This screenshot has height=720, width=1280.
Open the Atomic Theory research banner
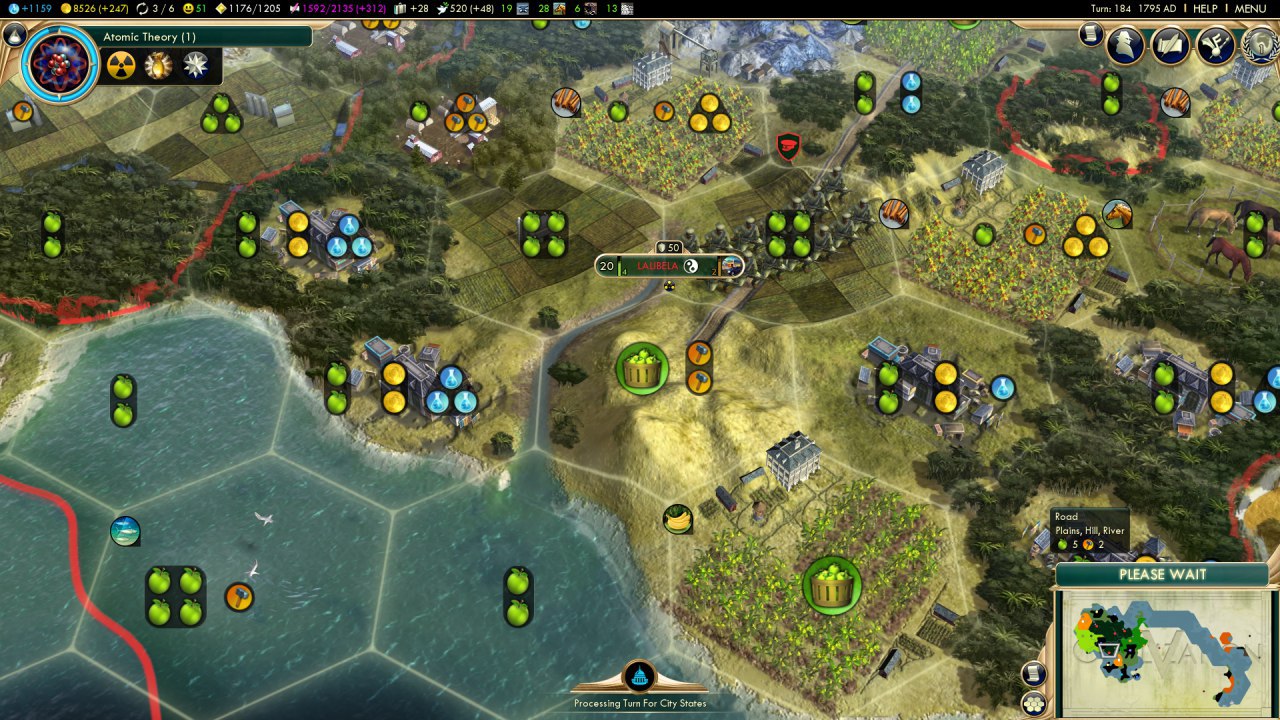pyautogui.click(x=205, y=37)
